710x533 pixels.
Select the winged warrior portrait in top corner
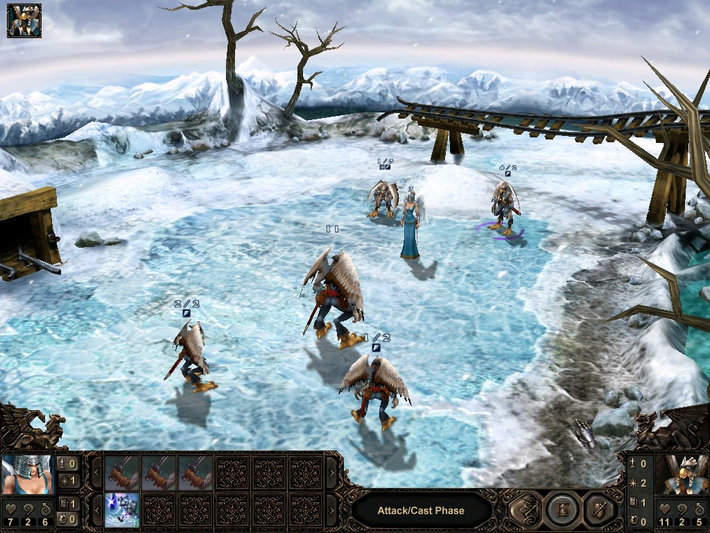pyautogui.click(x=24, y=20)
